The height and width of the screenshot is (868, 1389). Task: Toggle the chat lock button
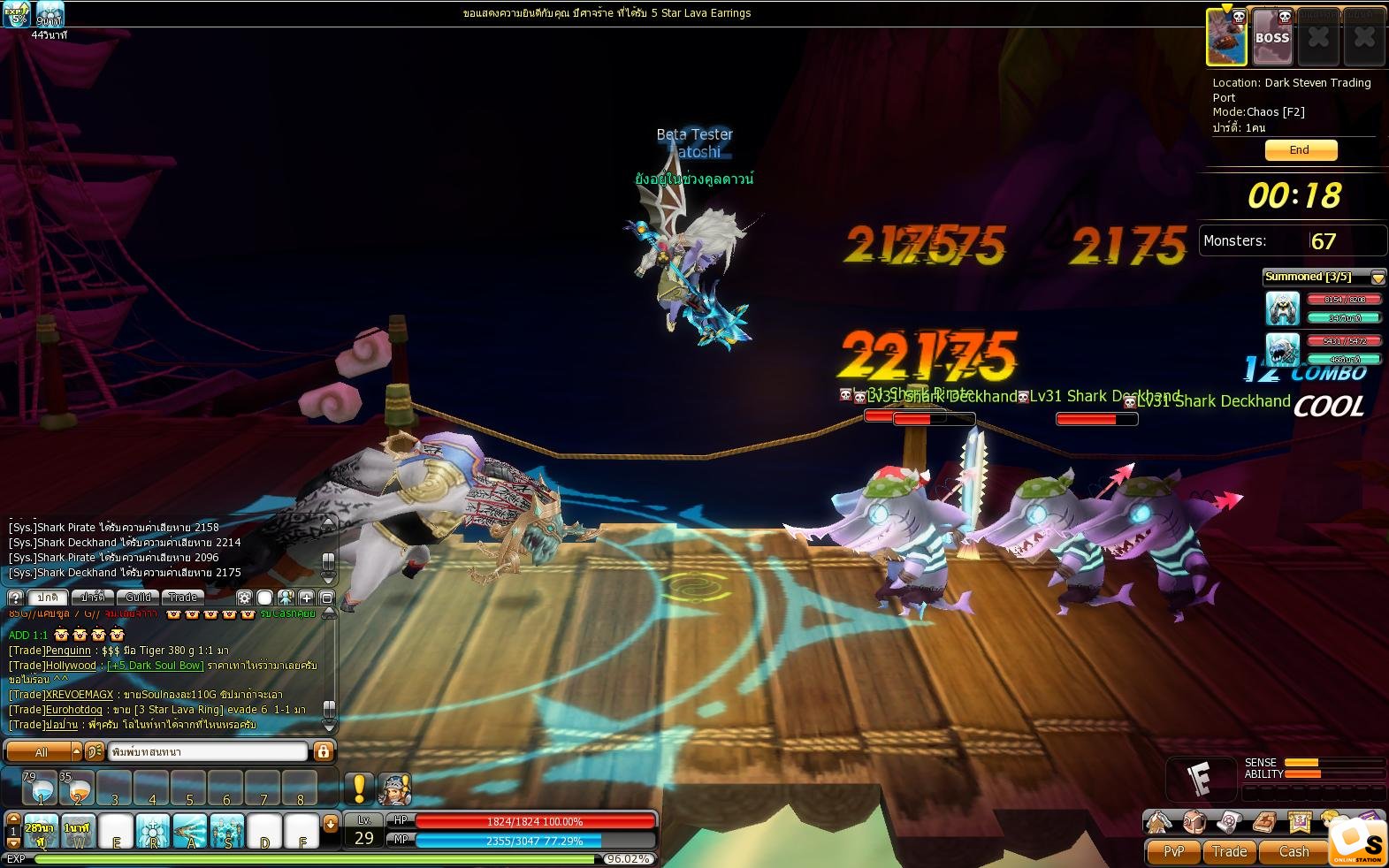[324, 751]
